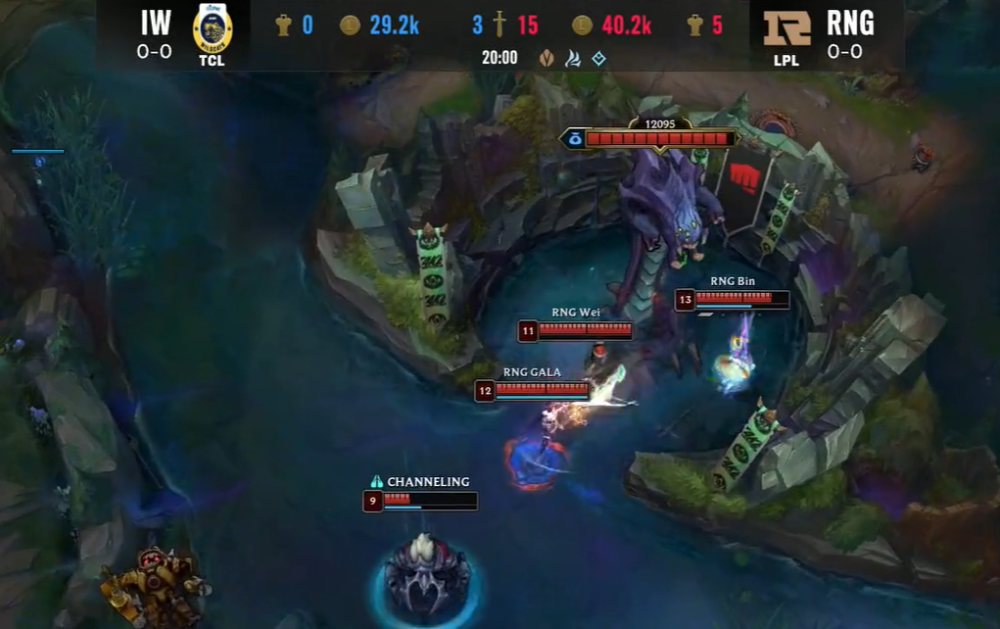Image resolution: width=1000 pixels, height=629 pixels.
Task: Click the IW Wildcats team logo
Action: coord(212,28)
